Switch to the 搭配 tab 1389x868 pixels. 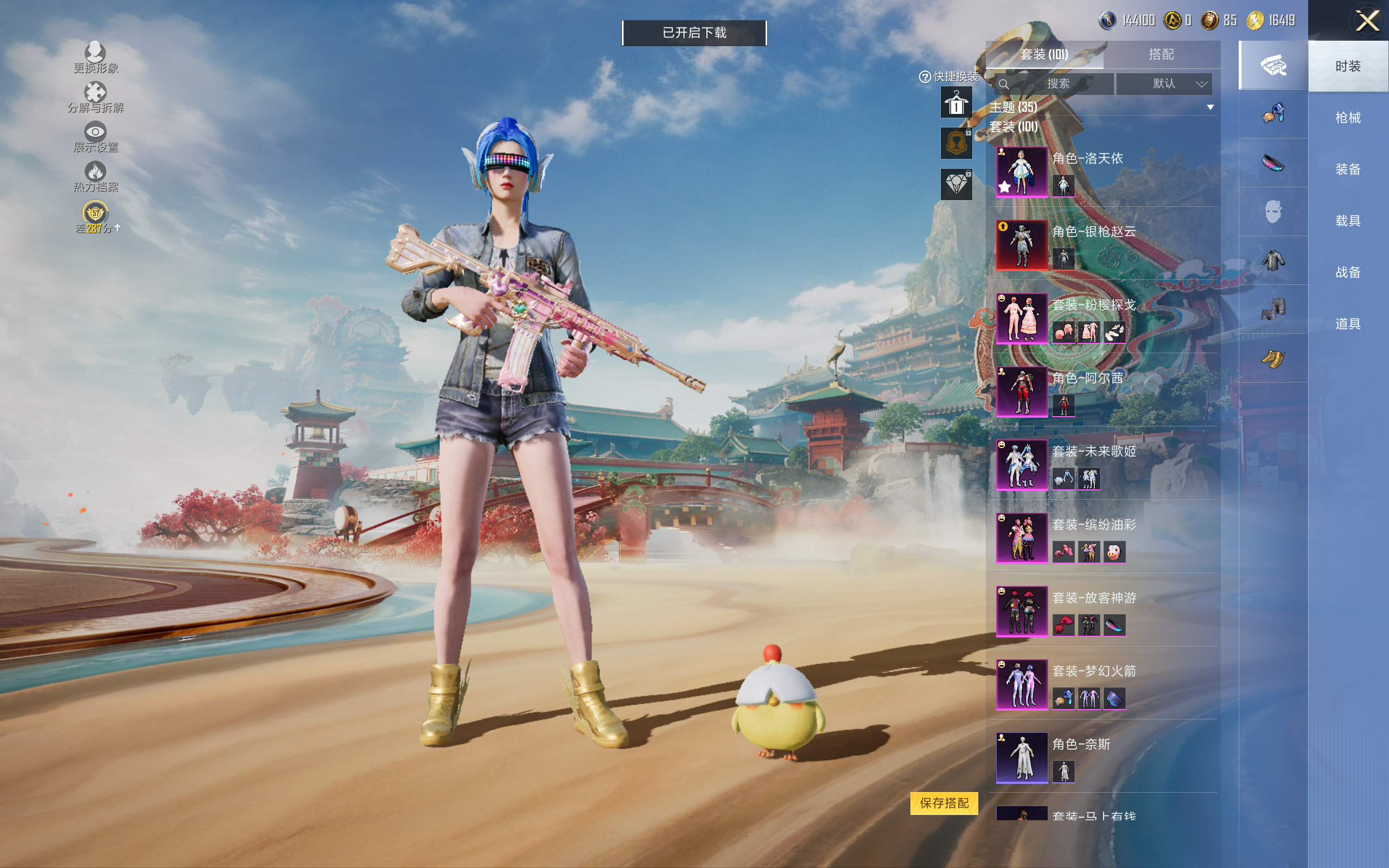pos(1161,55)
